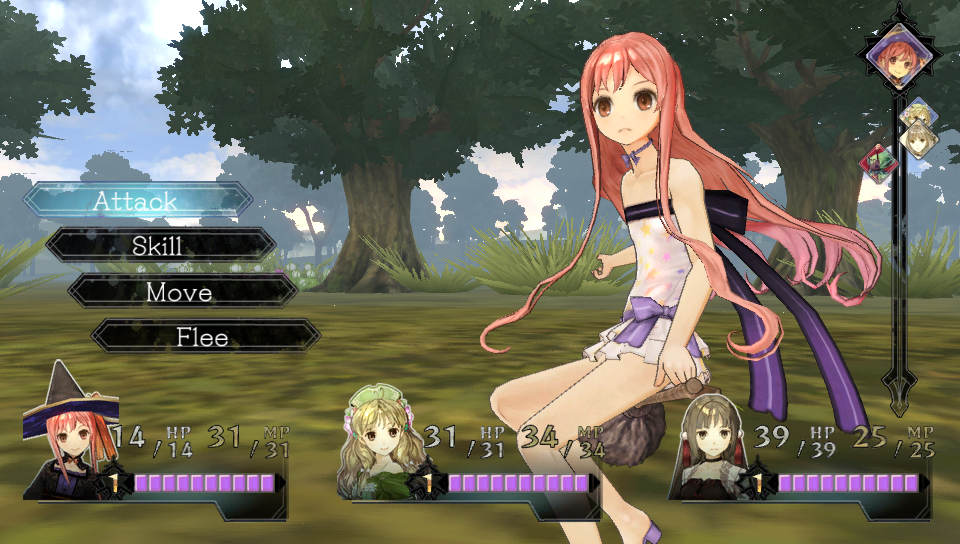Select the Attack command
Image resolution: width=960 pixels, height=544 pixels.
[x=138, y=200]
